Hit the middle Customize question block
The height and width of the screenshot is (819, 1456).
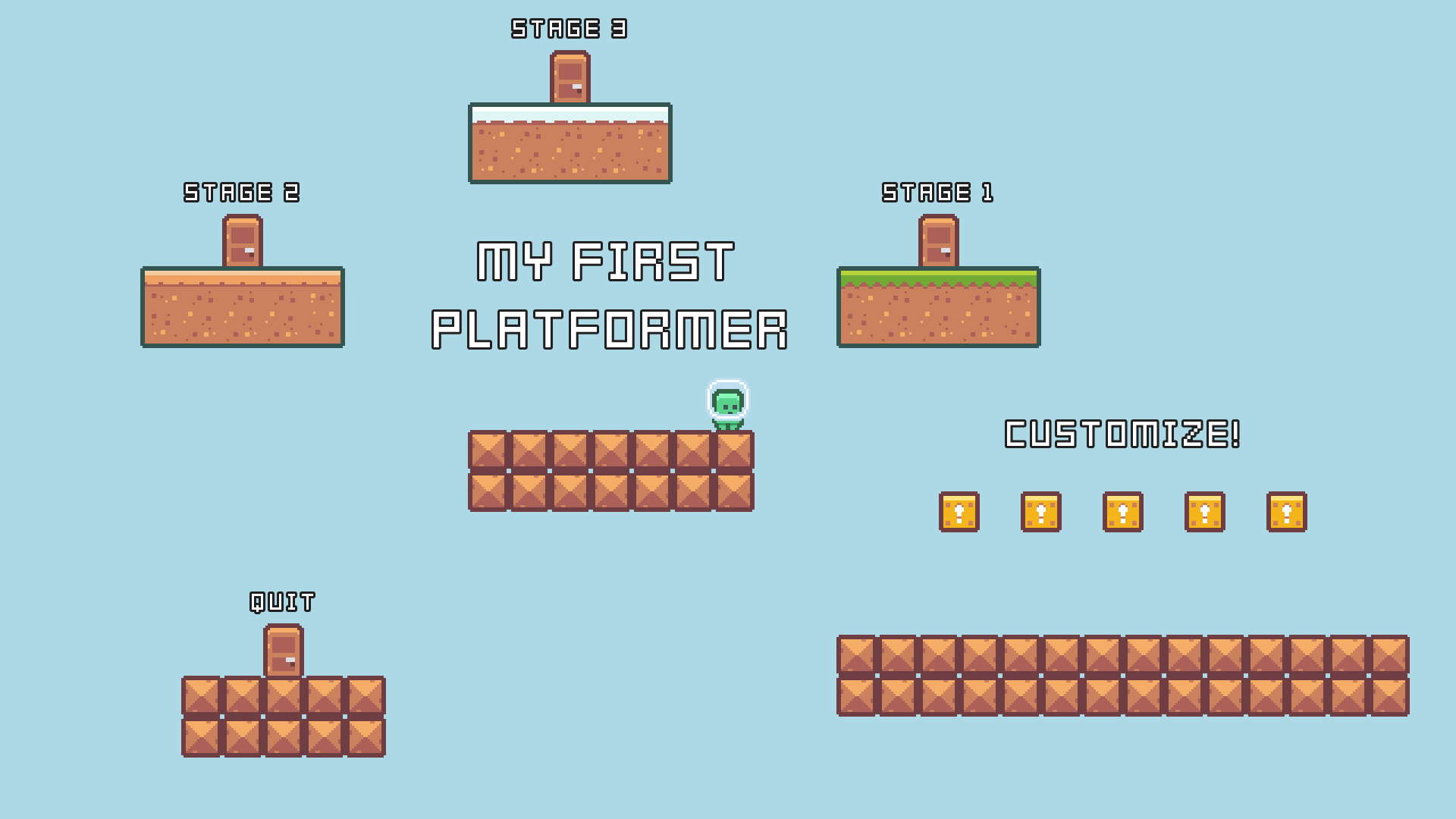tap(1122, 512)
